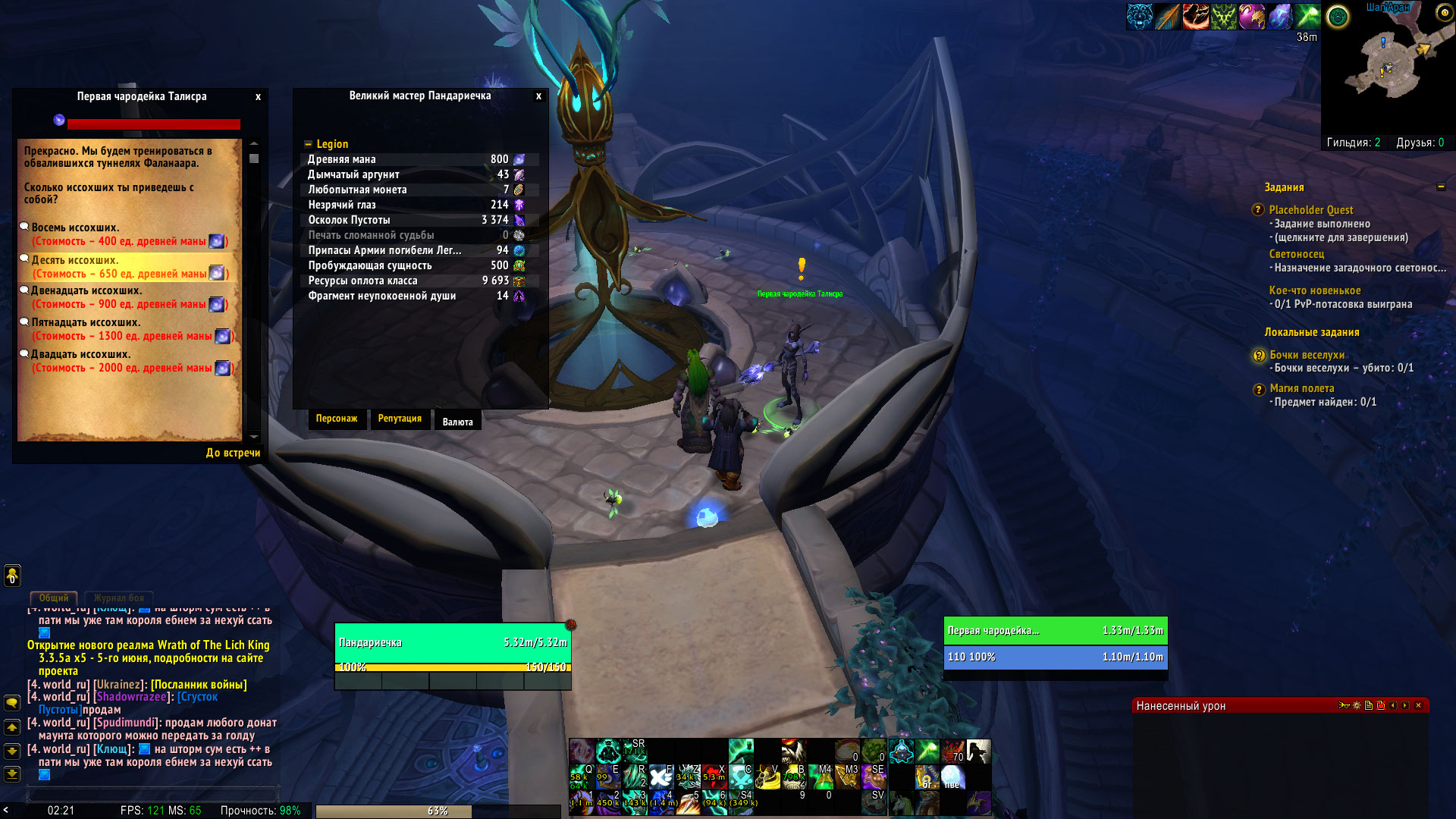Collapse the Legion currency category

click(308, 144)
